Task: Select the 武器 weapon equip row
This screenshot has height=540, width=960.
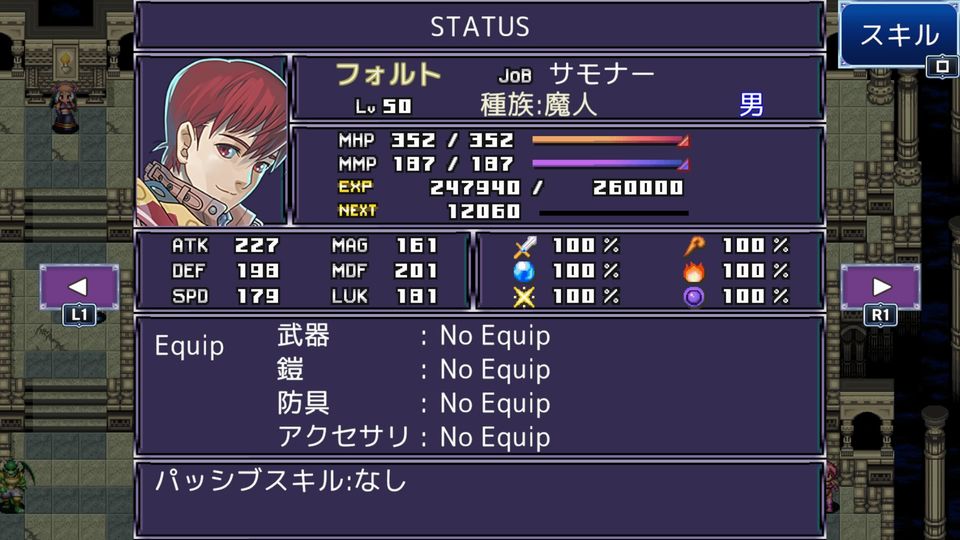Action: point(413,336)
